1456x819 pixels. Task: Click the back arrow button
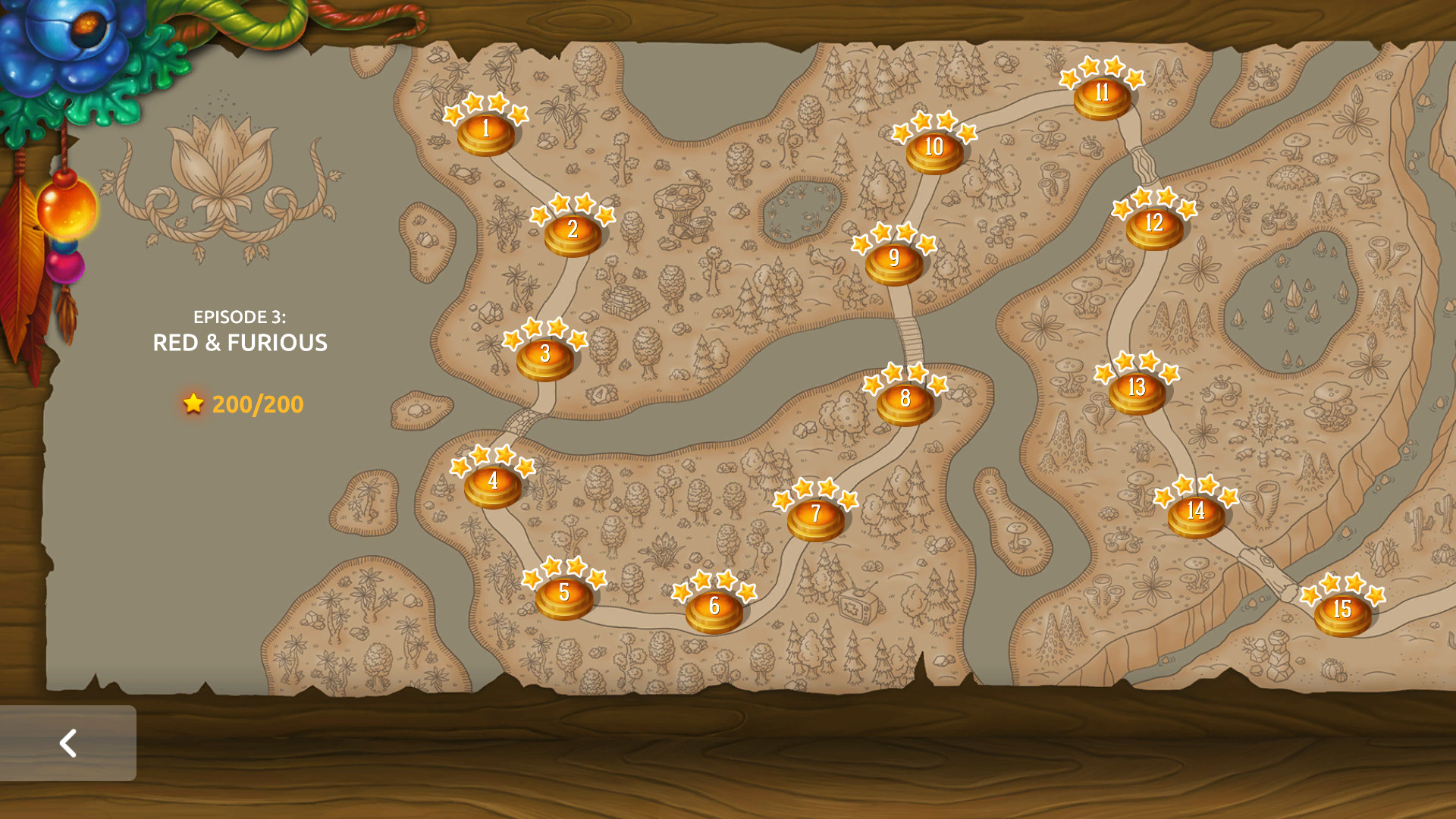68,743
